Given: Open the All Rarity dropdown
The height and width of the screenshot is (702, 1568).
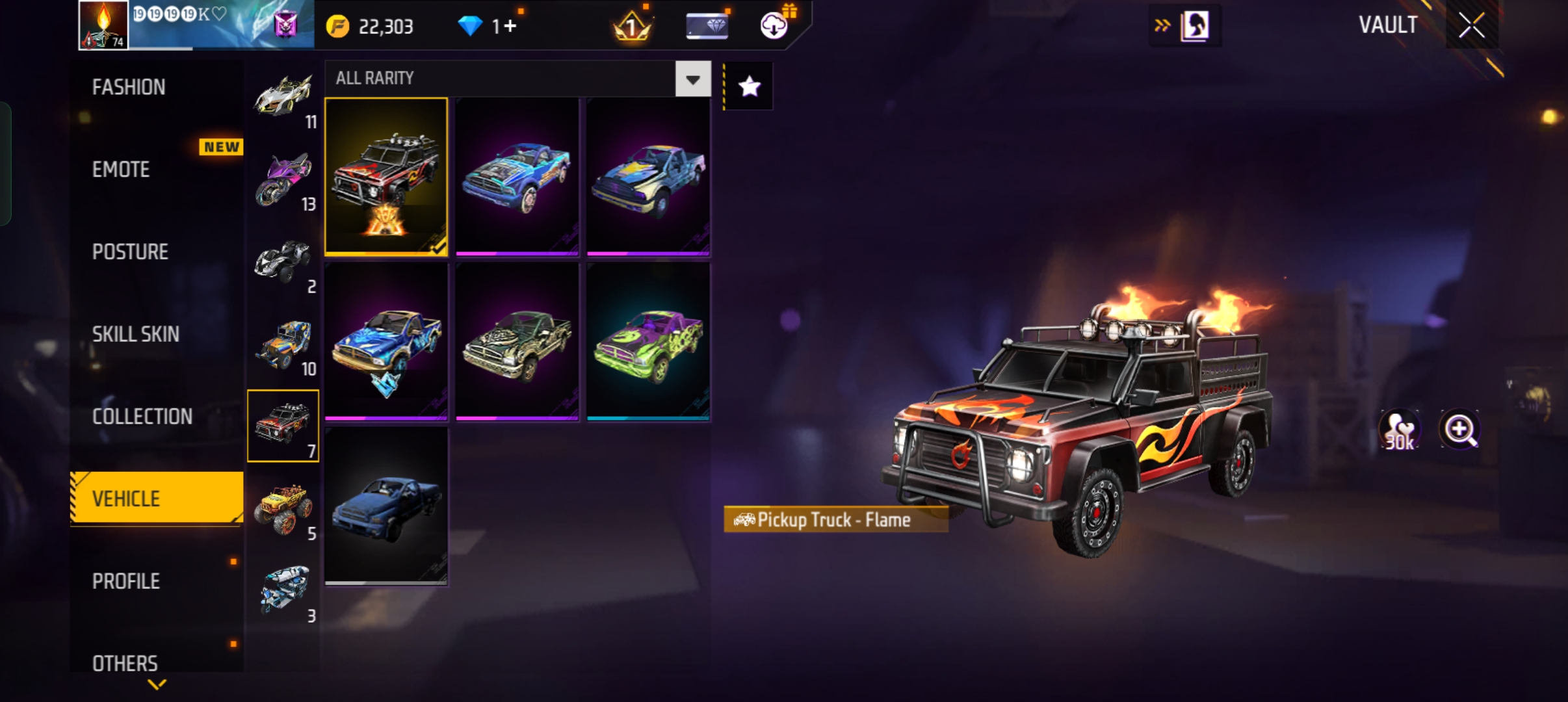Looking at the screenshot, I should (693, 79).
